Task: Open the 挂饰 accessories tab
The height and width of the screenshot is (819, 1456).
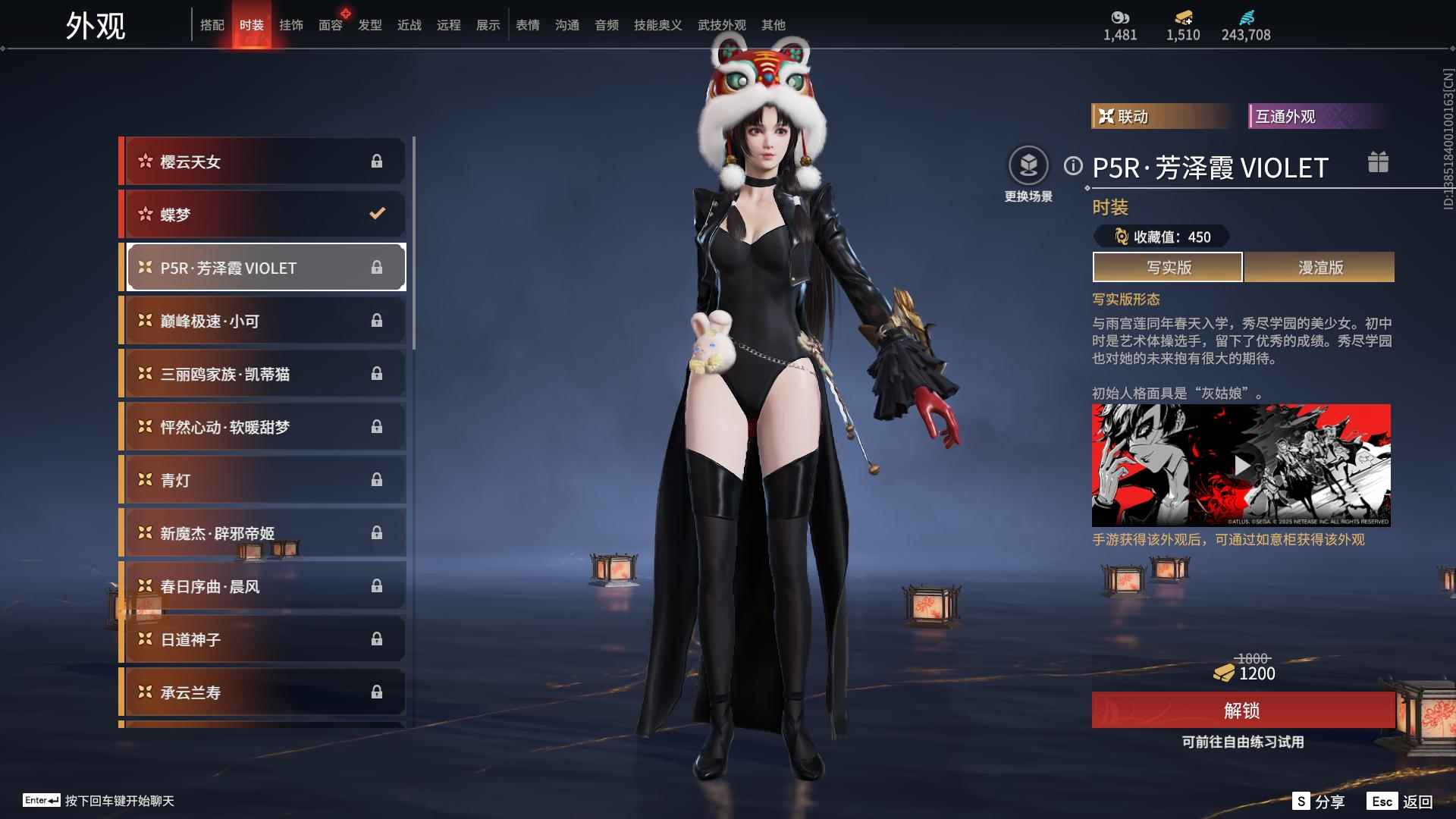Action: pos(291,25)
